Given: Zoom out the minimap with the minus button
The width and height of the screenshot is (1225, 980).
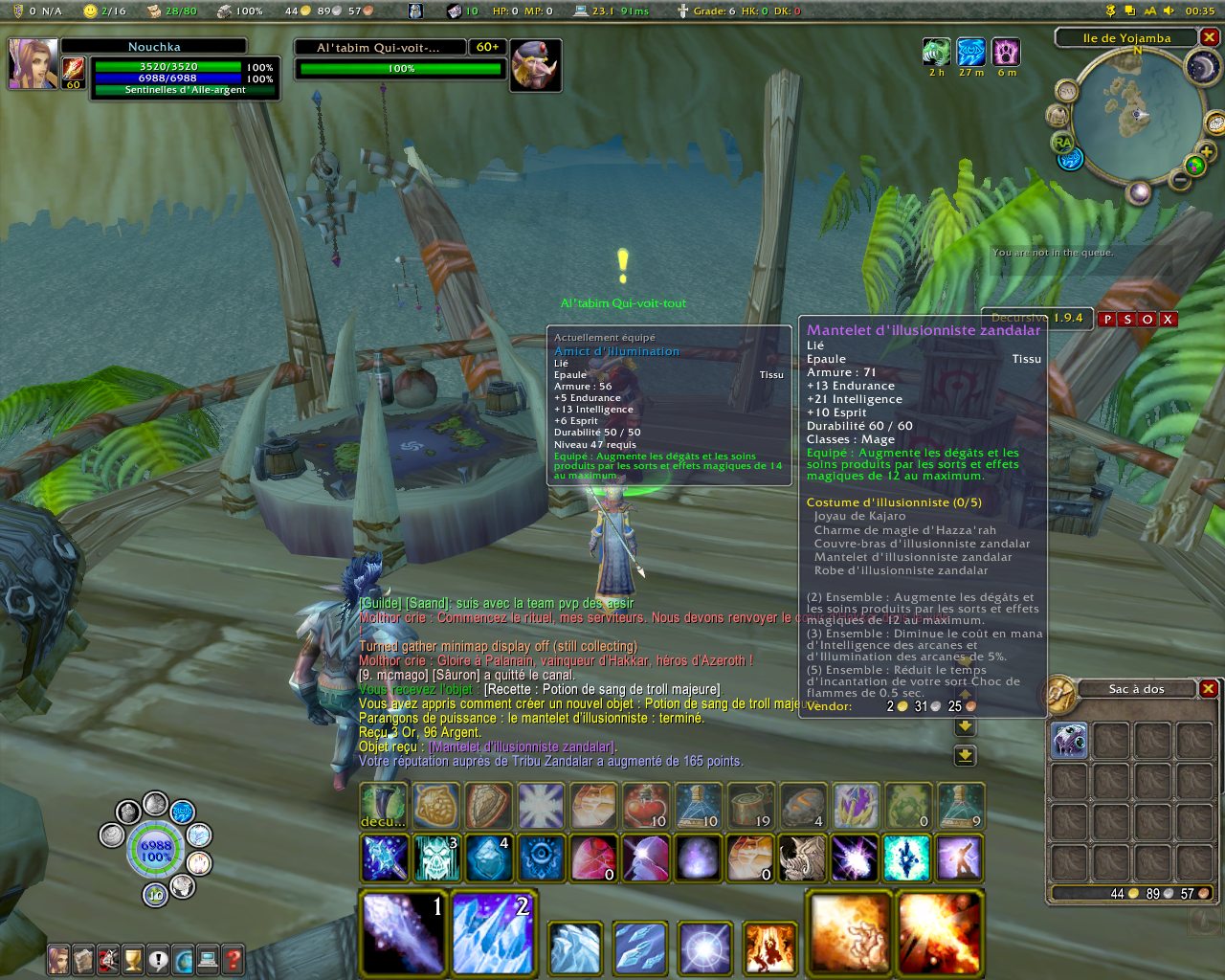Looking at the screenshot, I should (x=1181, y=179).
